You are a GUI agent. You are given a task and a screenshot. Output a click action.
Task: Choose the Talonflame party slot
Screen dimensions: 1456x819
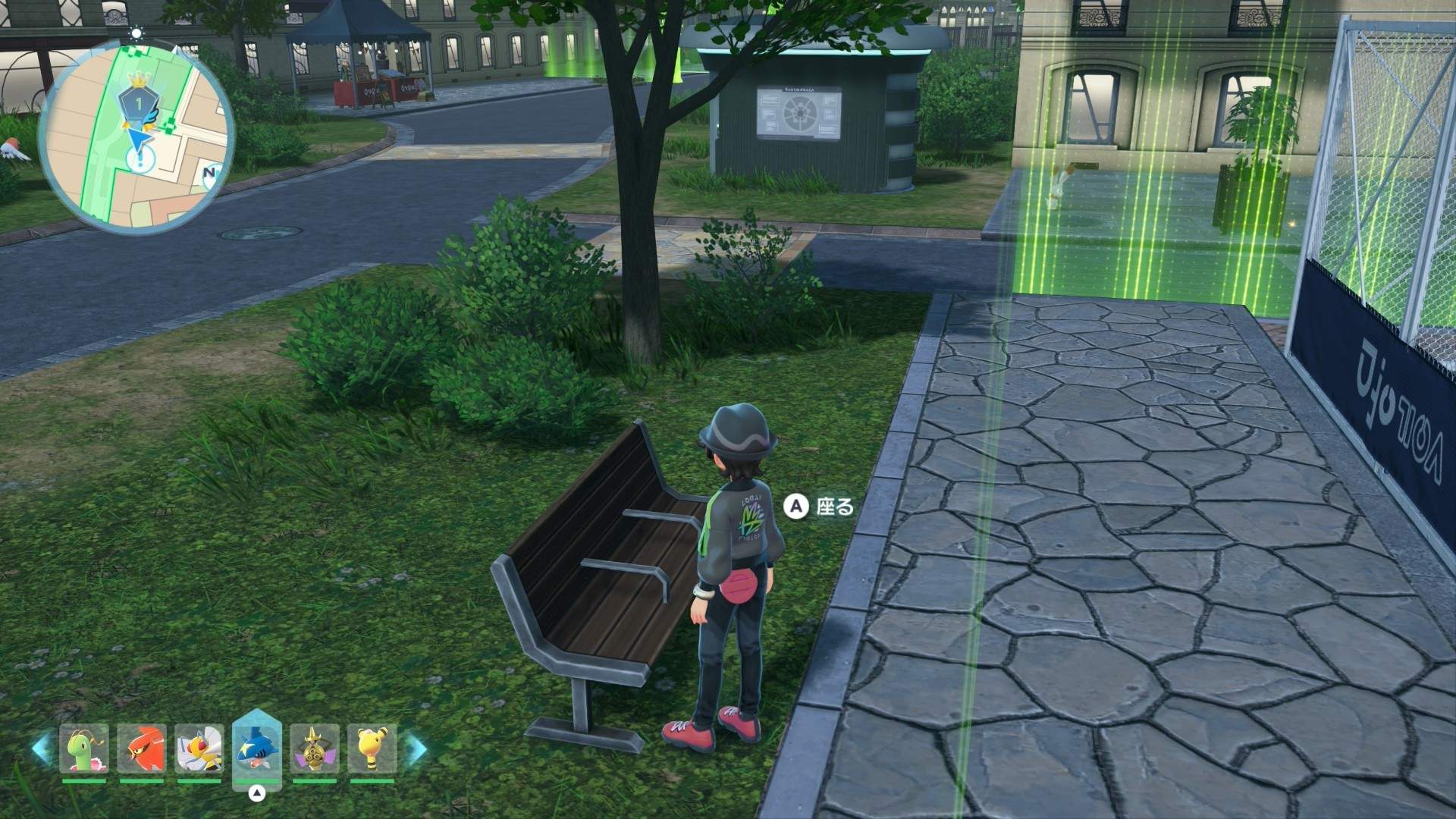point(142,748)
